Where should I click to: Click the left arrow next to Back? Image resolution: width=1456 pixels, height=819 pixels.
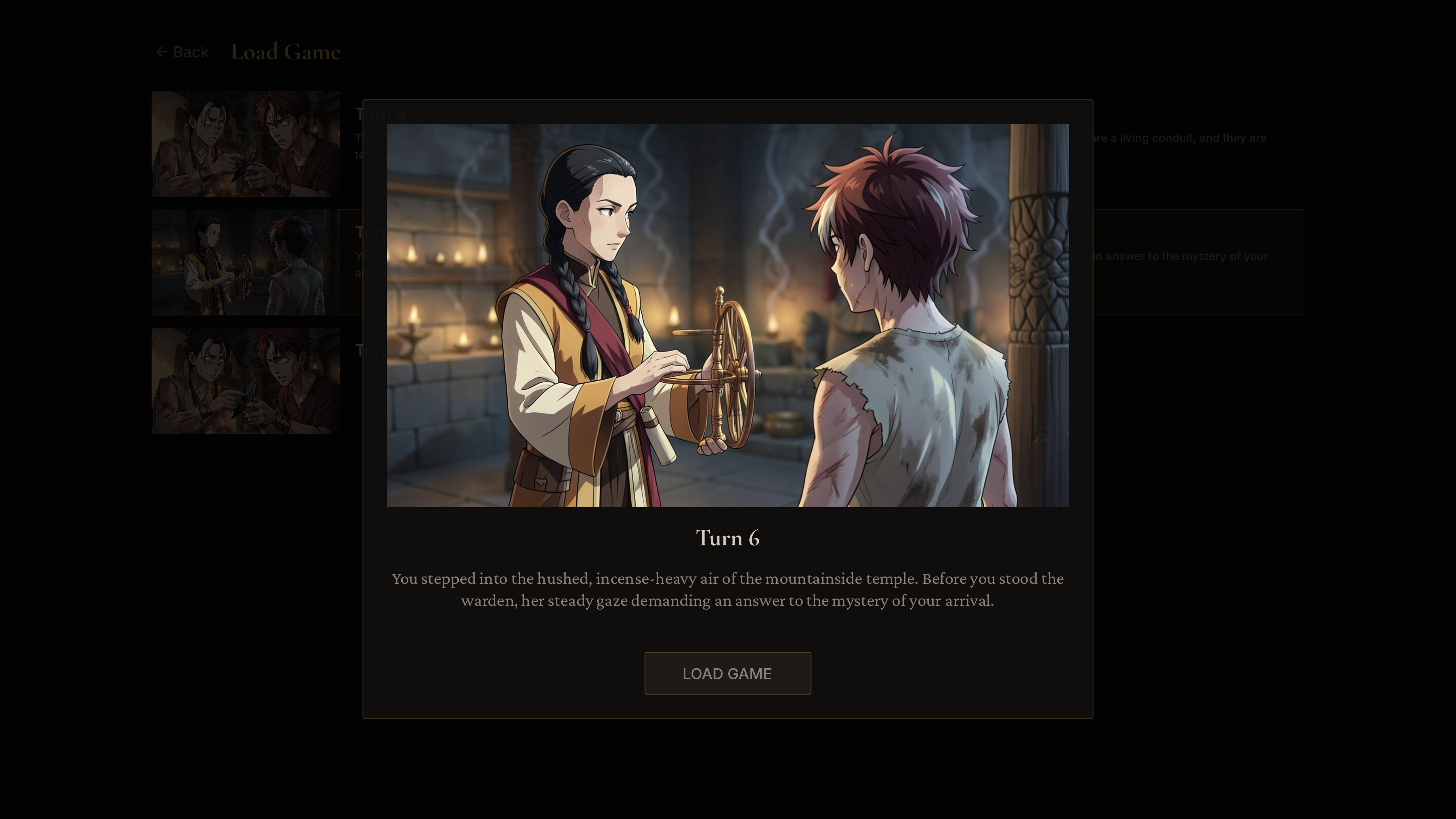(162, 51)
